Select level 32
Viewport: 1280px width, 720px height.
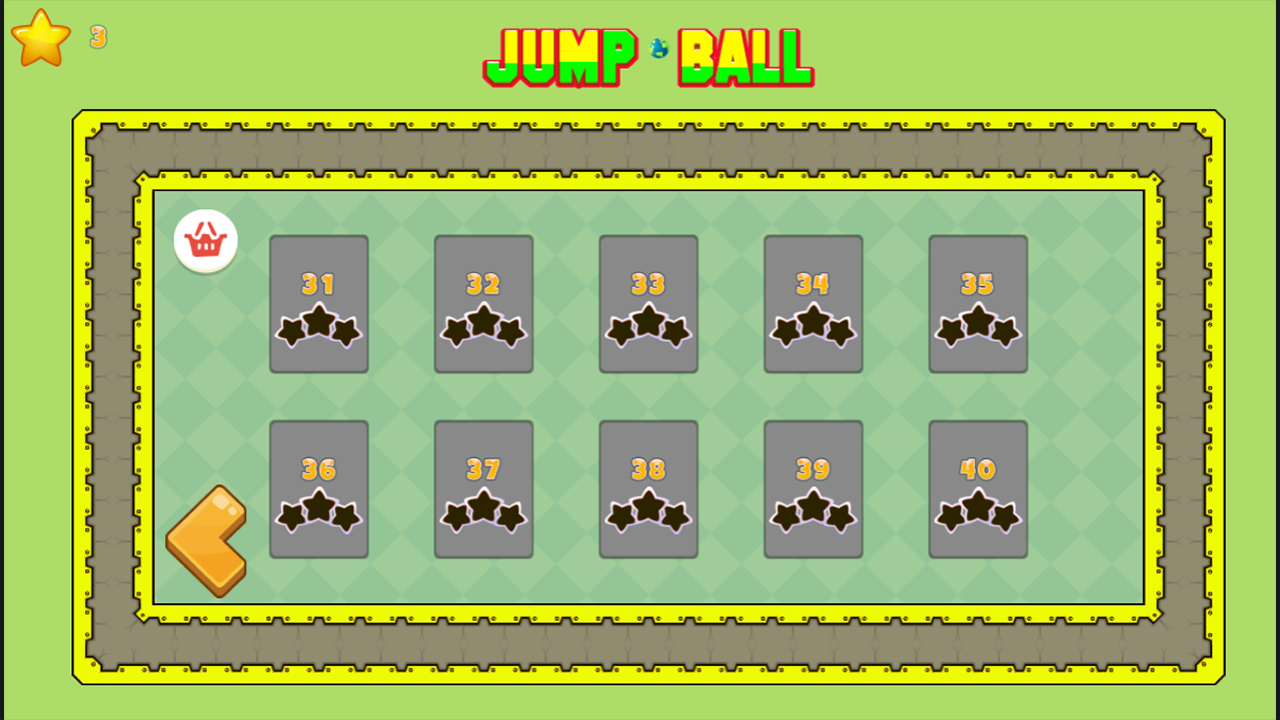[483, 303]
